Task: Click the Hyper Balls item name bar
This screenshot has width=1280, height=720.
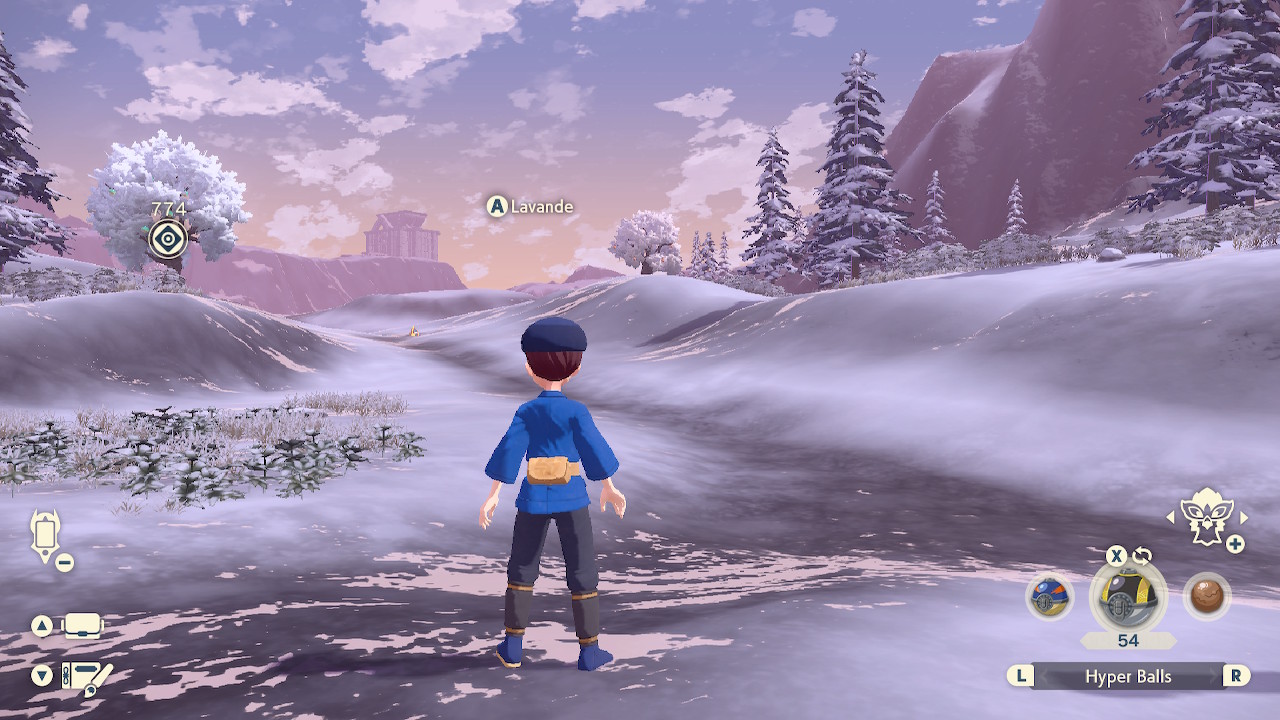Action: [1128, 677]
